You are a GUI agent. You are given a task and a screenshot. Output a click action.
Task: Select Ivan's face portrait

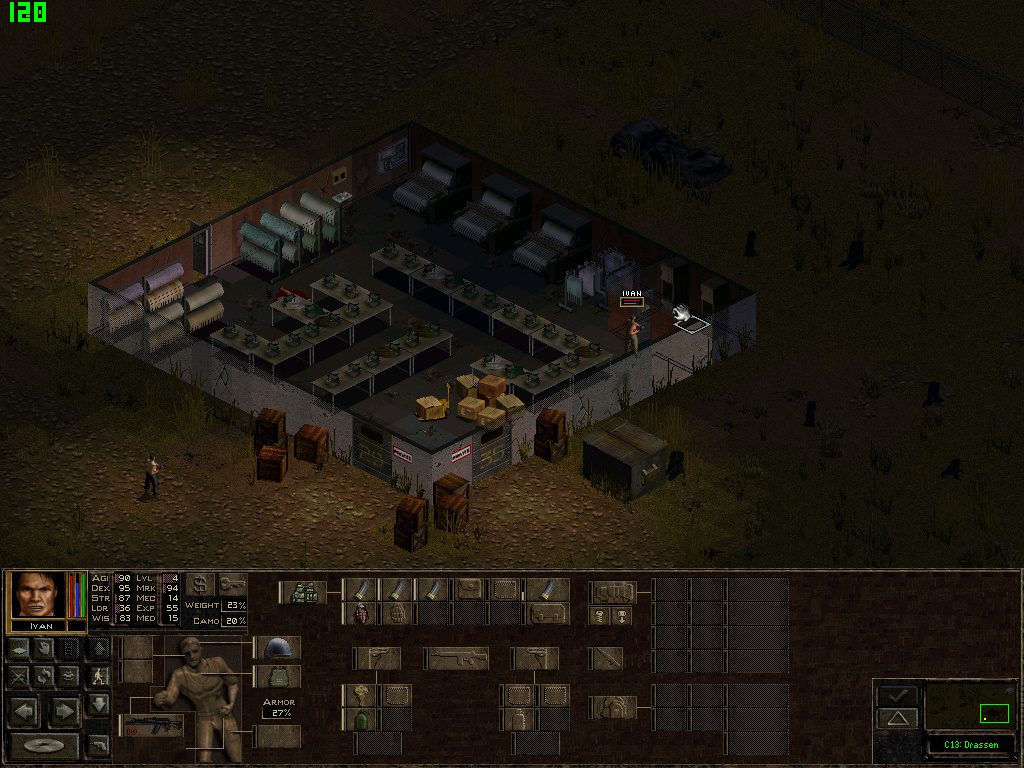point(39,594)
